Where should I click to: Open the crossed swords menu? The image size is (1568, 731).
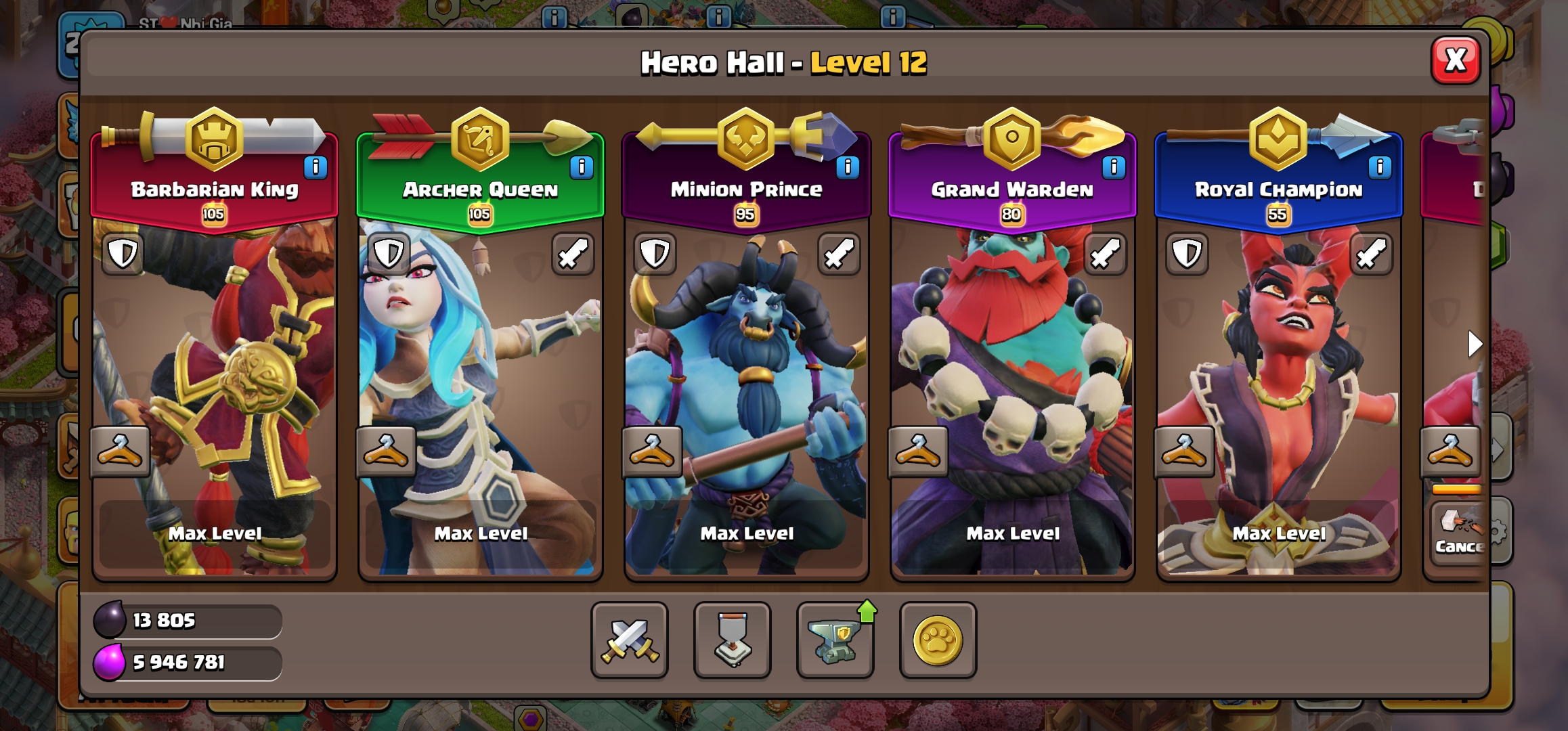tap(629, 640)
